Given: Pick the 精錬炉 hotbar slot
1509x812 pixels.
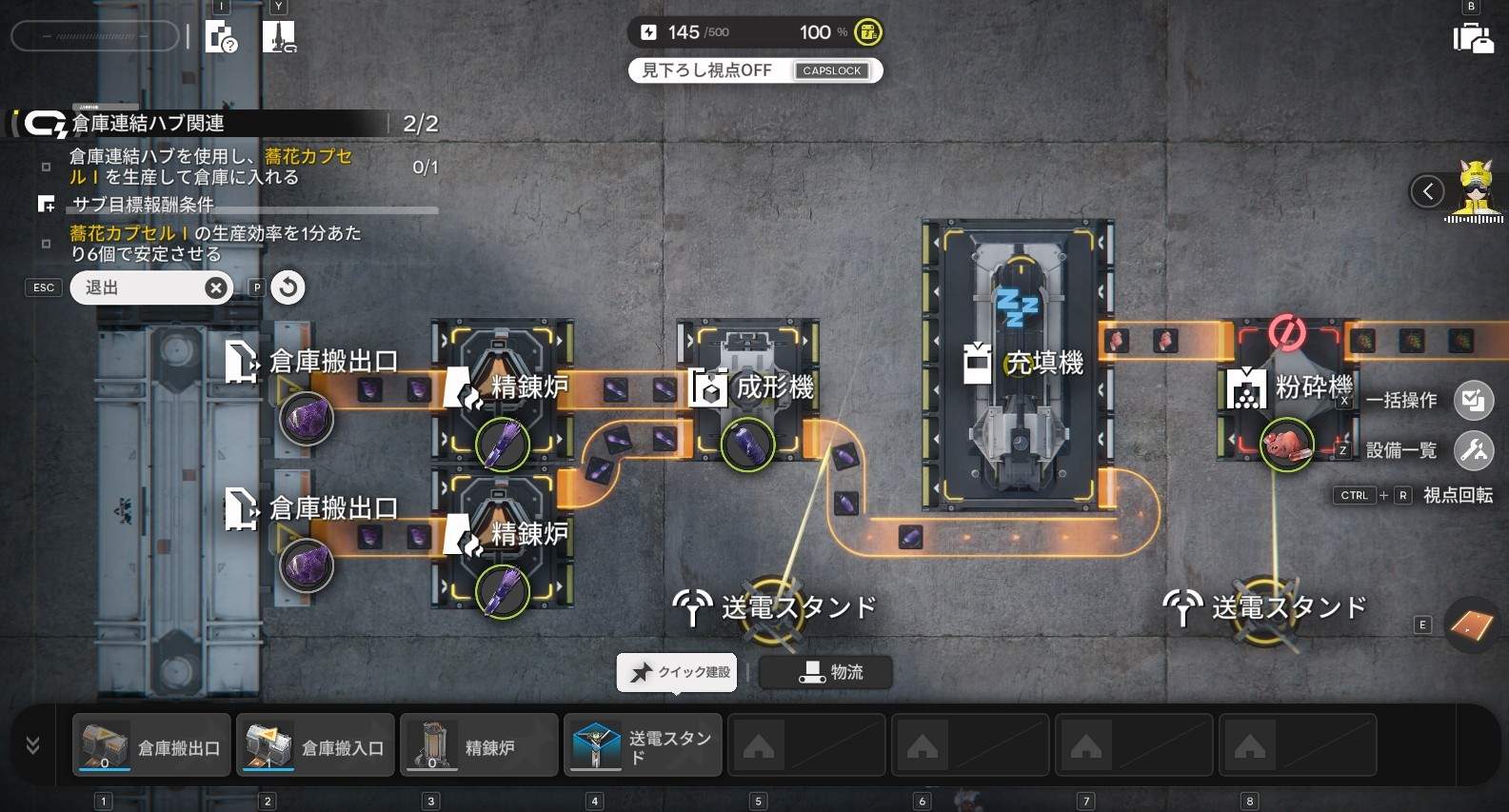Looking at the screenshot, I should tap(479, 746).
